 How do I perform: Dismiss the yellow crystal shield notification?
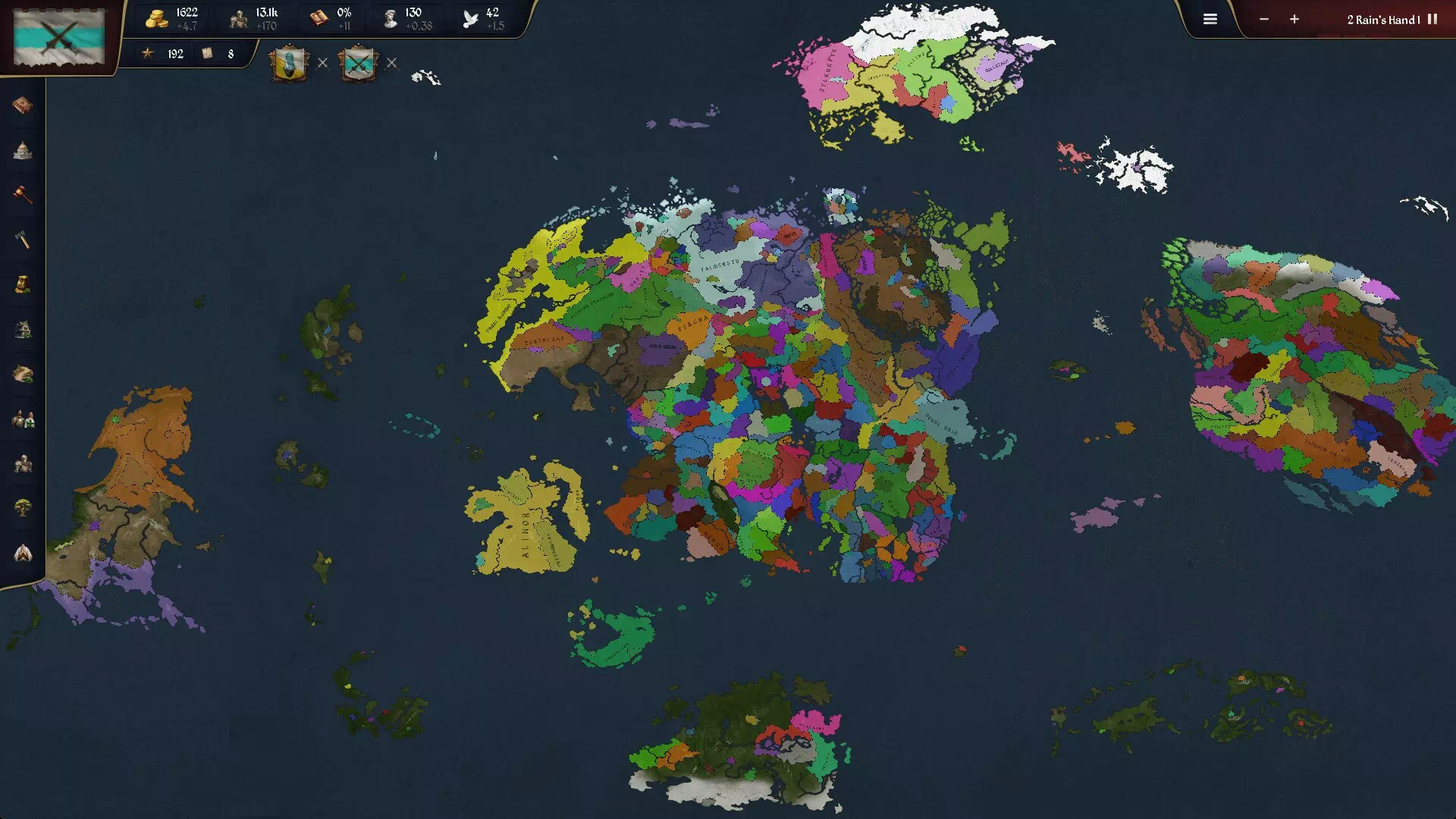pyautogui.click(x=322, y=63)
